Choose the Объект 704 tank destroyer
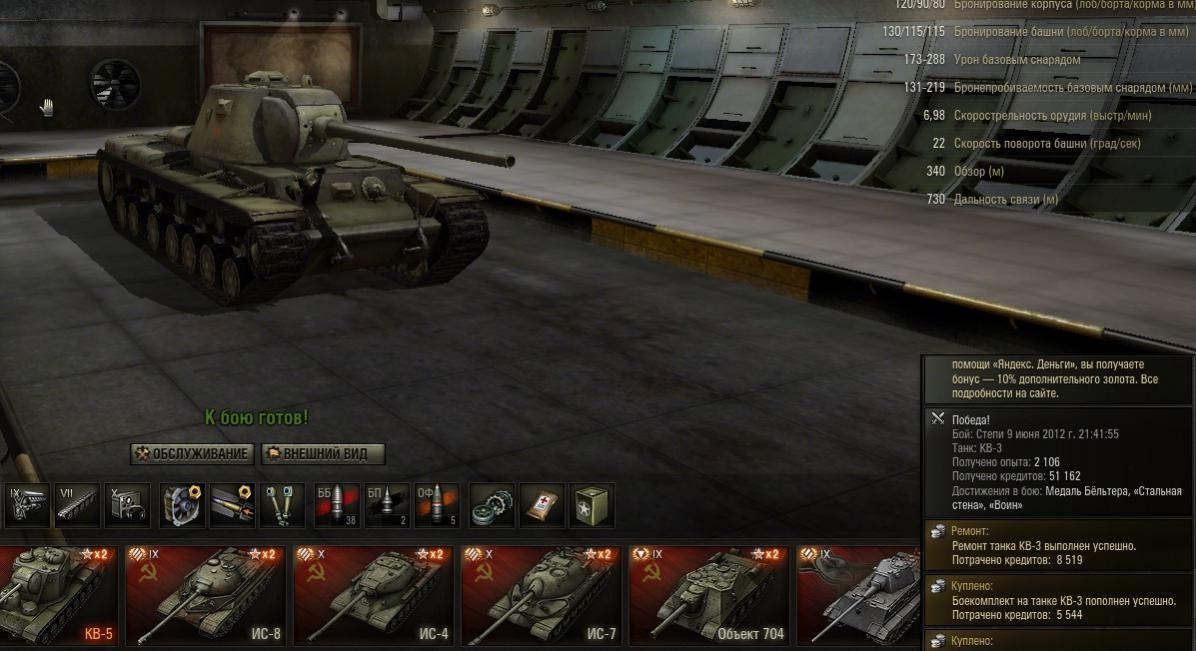Image resolution: width=1196 pixels, height=651 pixels. tap(709, 596)
